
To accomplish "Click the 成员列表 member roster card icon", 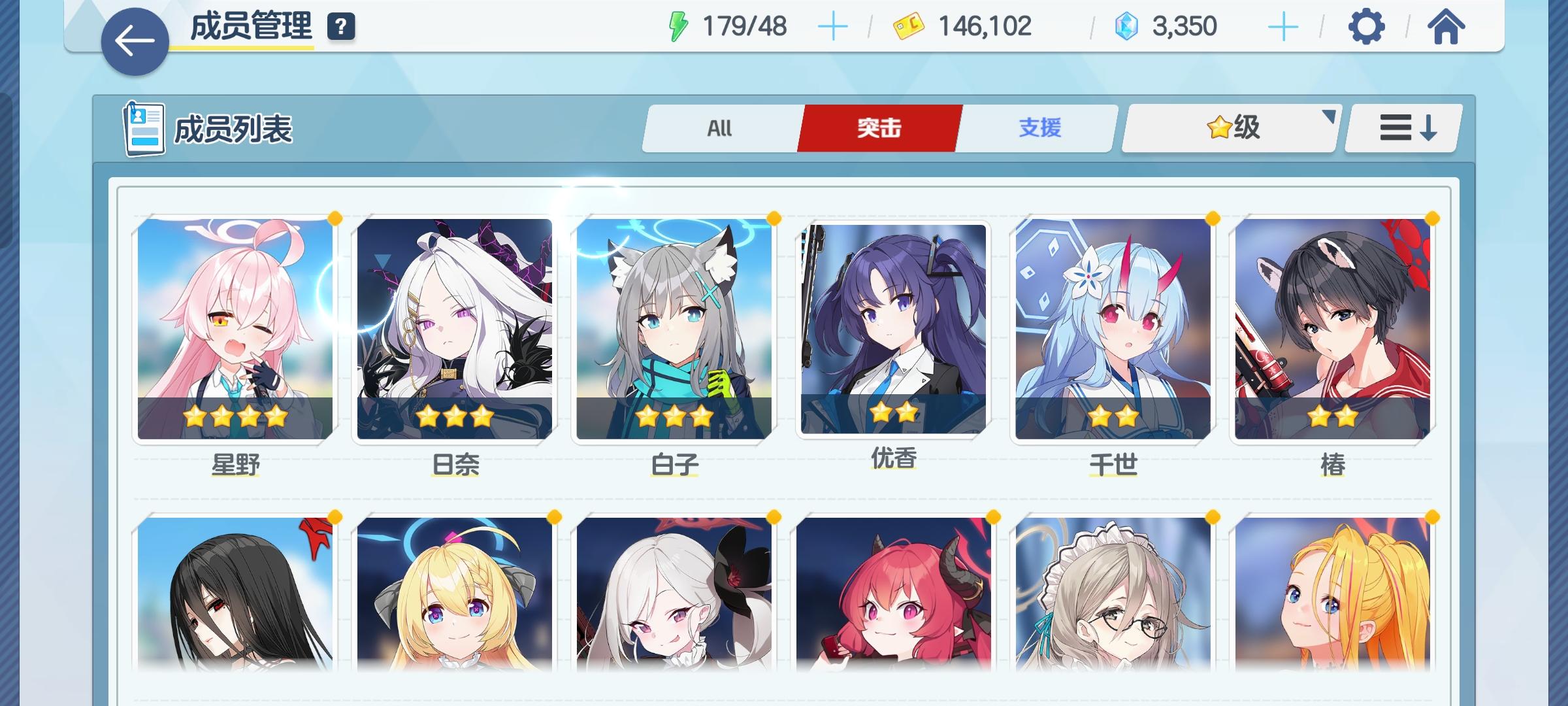I will click(x=145, y=128).
